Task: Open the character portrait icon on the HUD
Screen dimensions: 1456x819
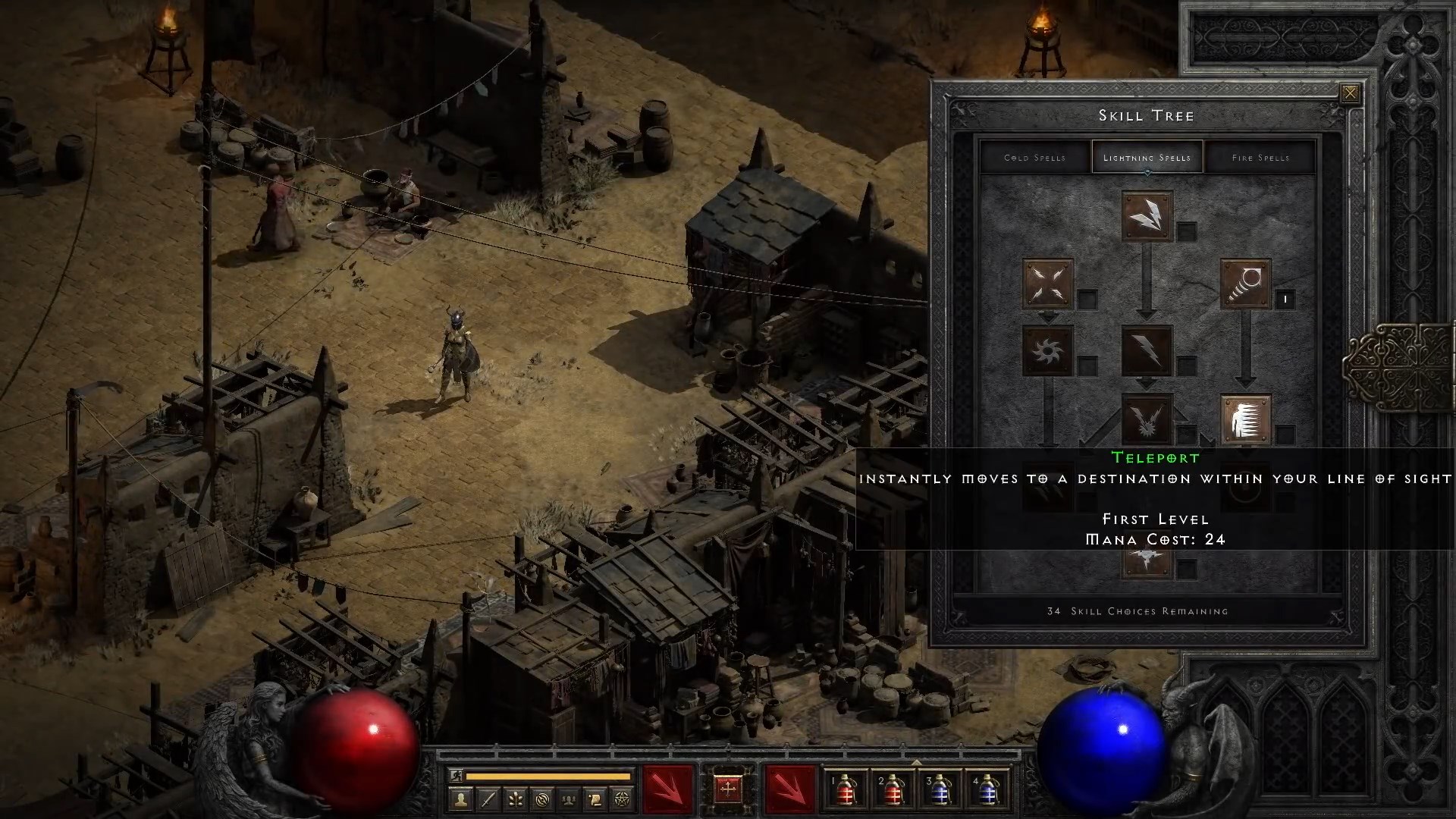Action: click(461, 801)
